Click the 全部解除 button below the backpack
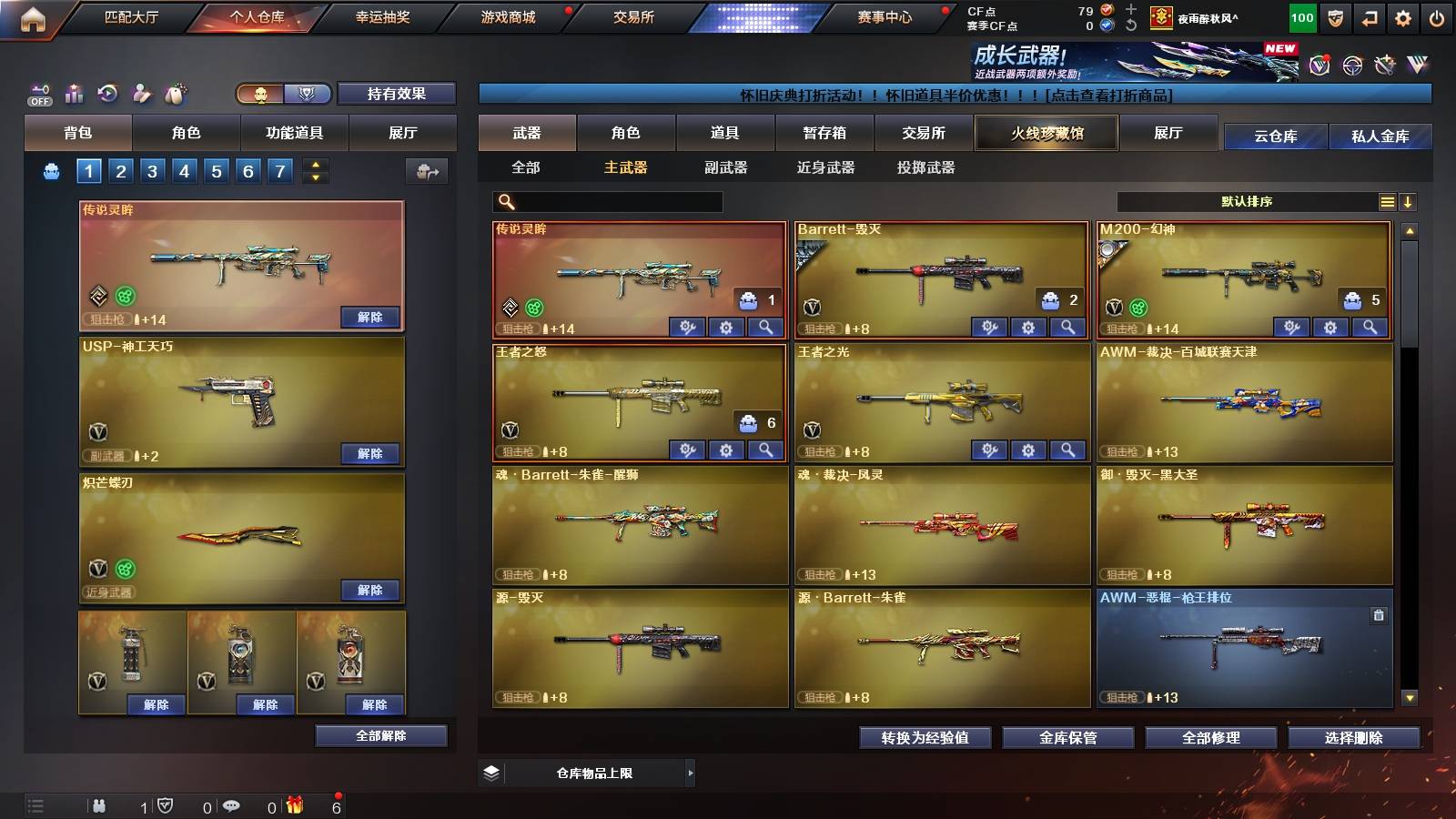Image resolution: width=1456 pixels, height=819 pixels. click(379, 735)
